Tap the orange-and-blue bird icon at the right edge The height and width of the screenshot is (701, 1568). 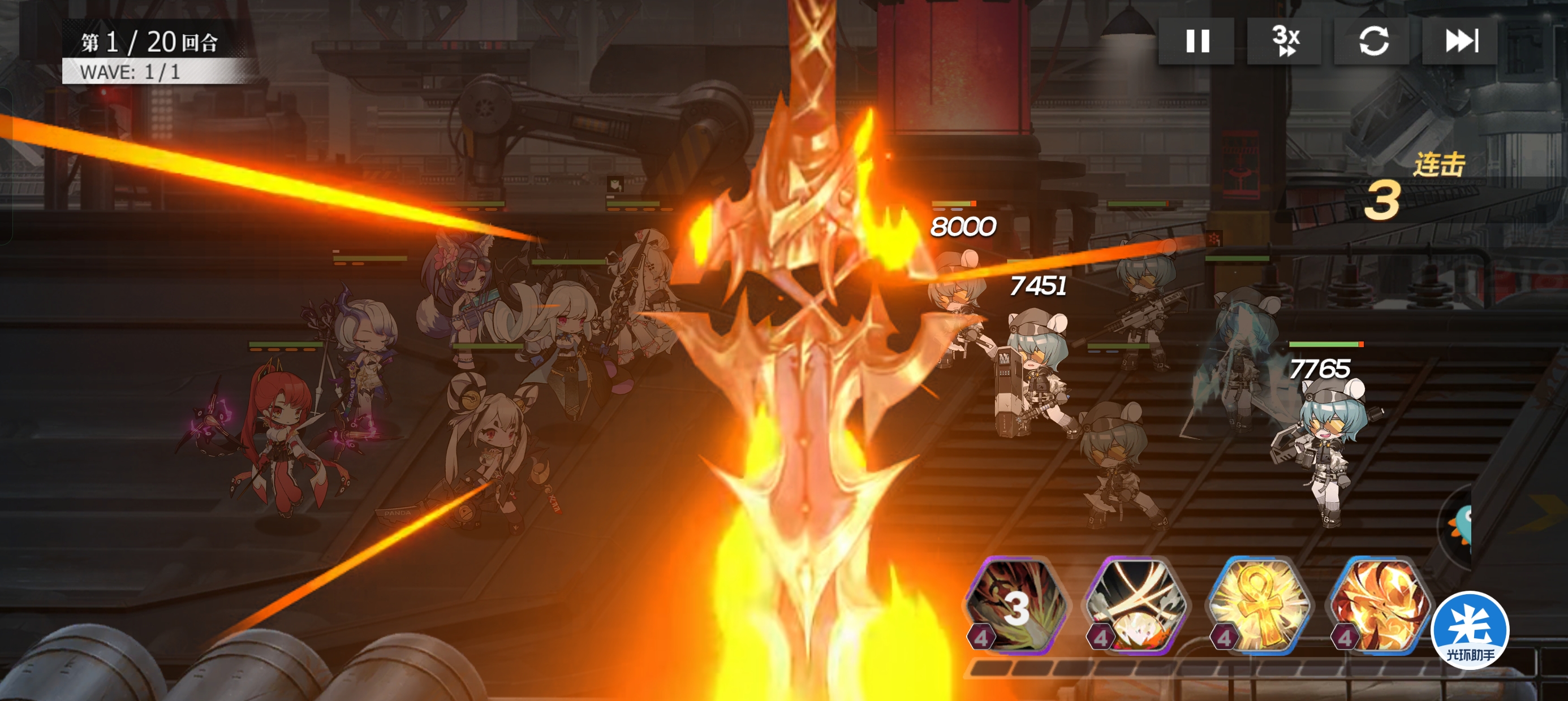pos(1461,526)
